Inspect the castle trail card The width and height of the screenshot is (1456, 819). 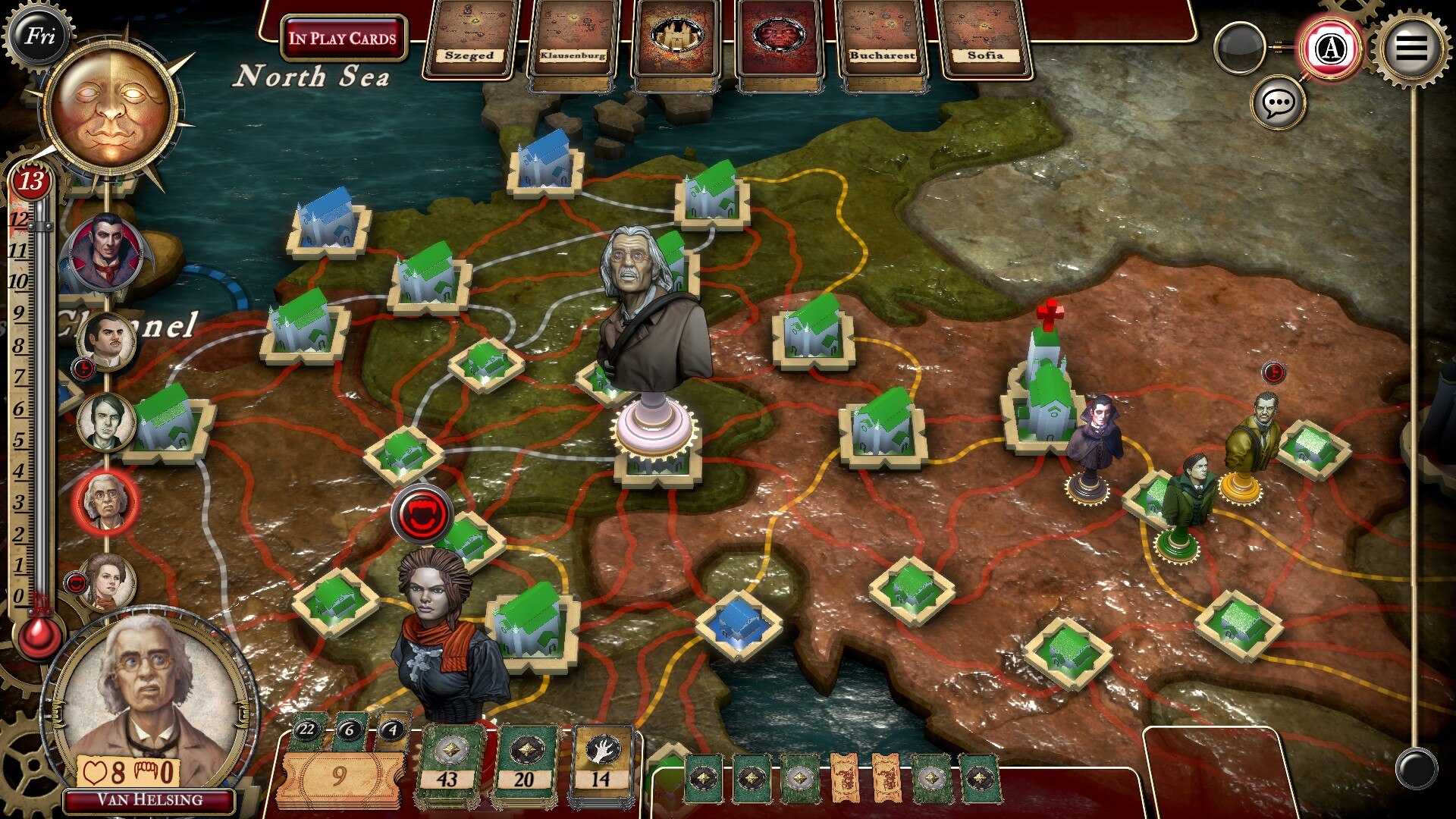coord(676,39)
